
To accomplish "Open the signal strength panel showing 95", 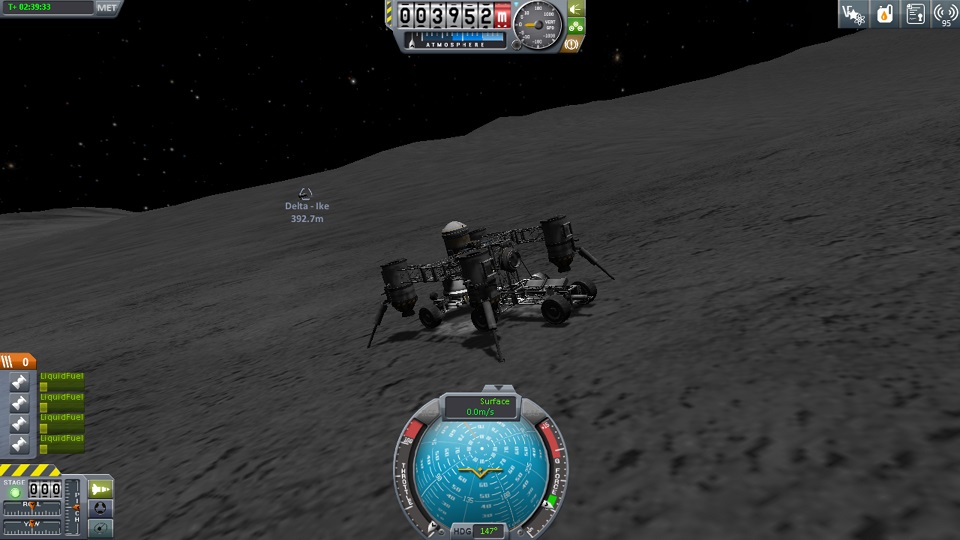I will [x=945, y=13].
